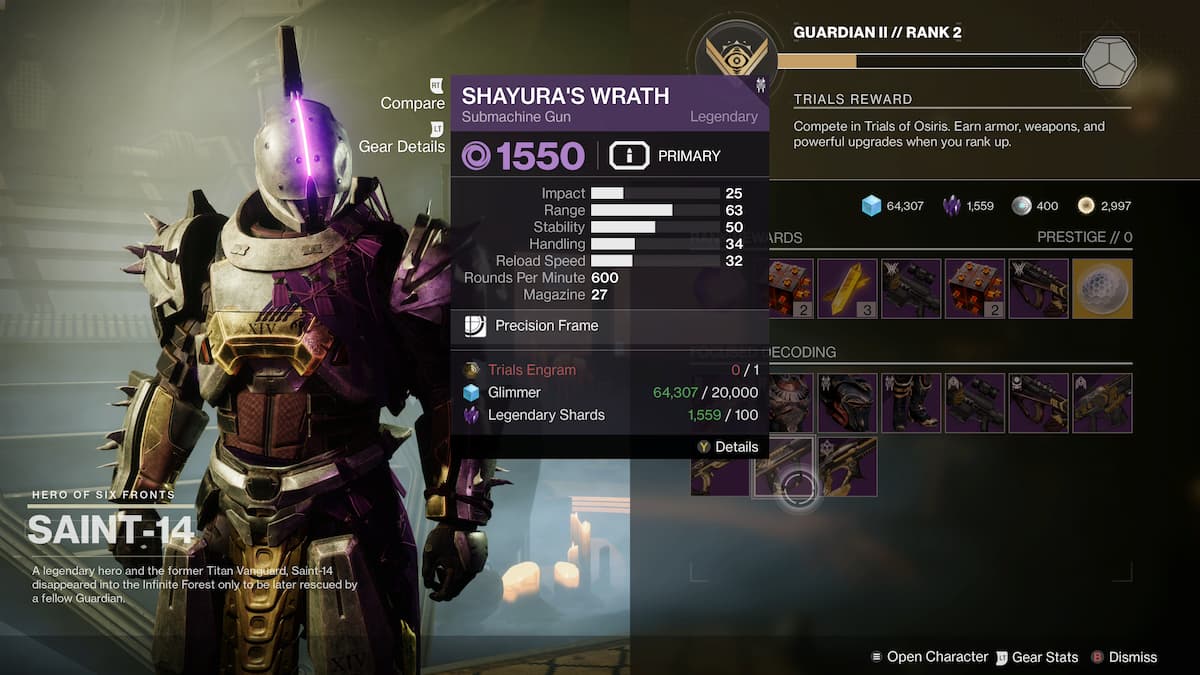Claim the golden shard stack of three
This screenshot has height=675, width=1200.
pos(847,289)
